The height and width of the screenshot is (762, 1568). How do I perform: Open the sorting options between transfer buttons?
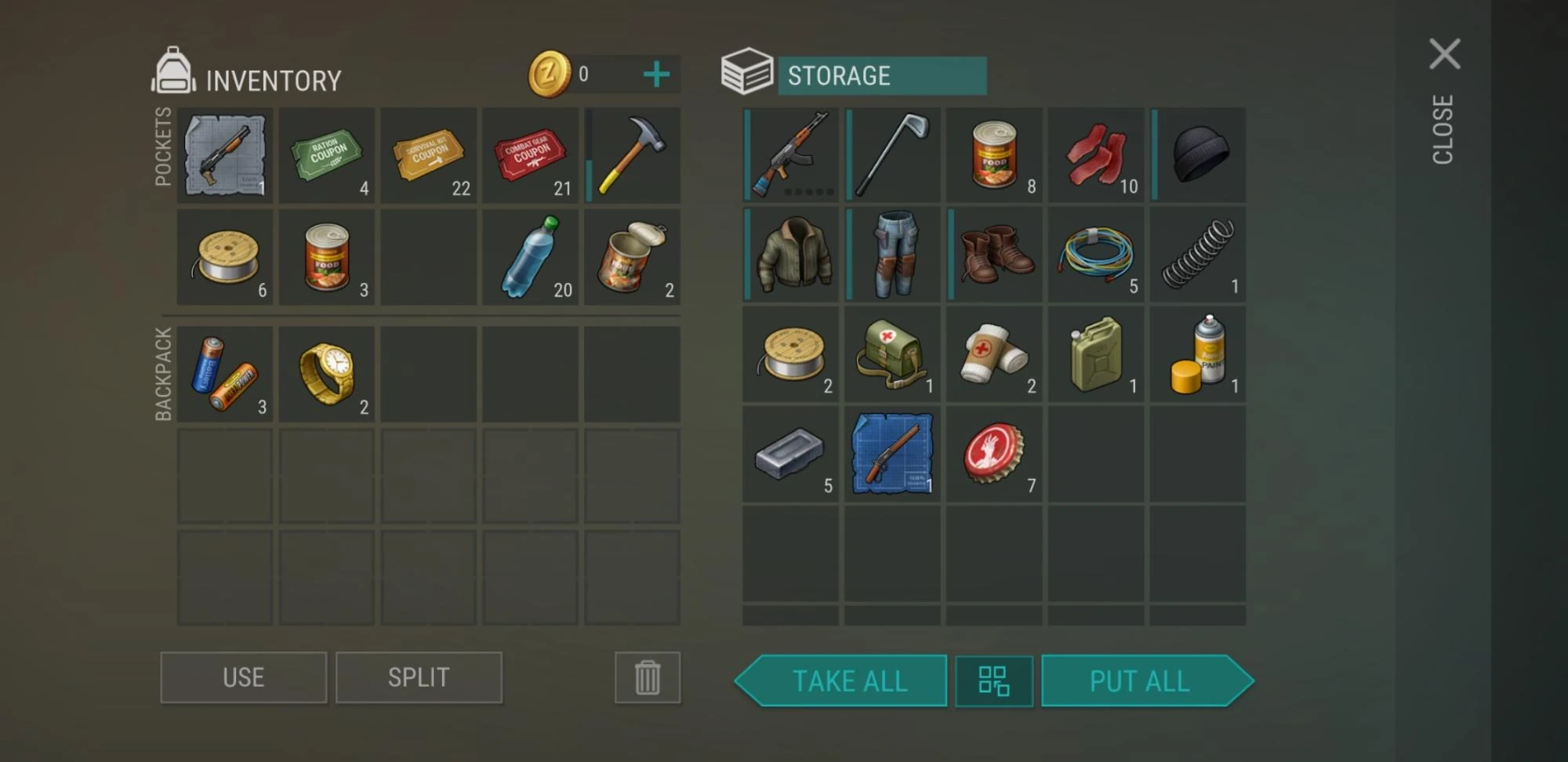tap(993, 680)
